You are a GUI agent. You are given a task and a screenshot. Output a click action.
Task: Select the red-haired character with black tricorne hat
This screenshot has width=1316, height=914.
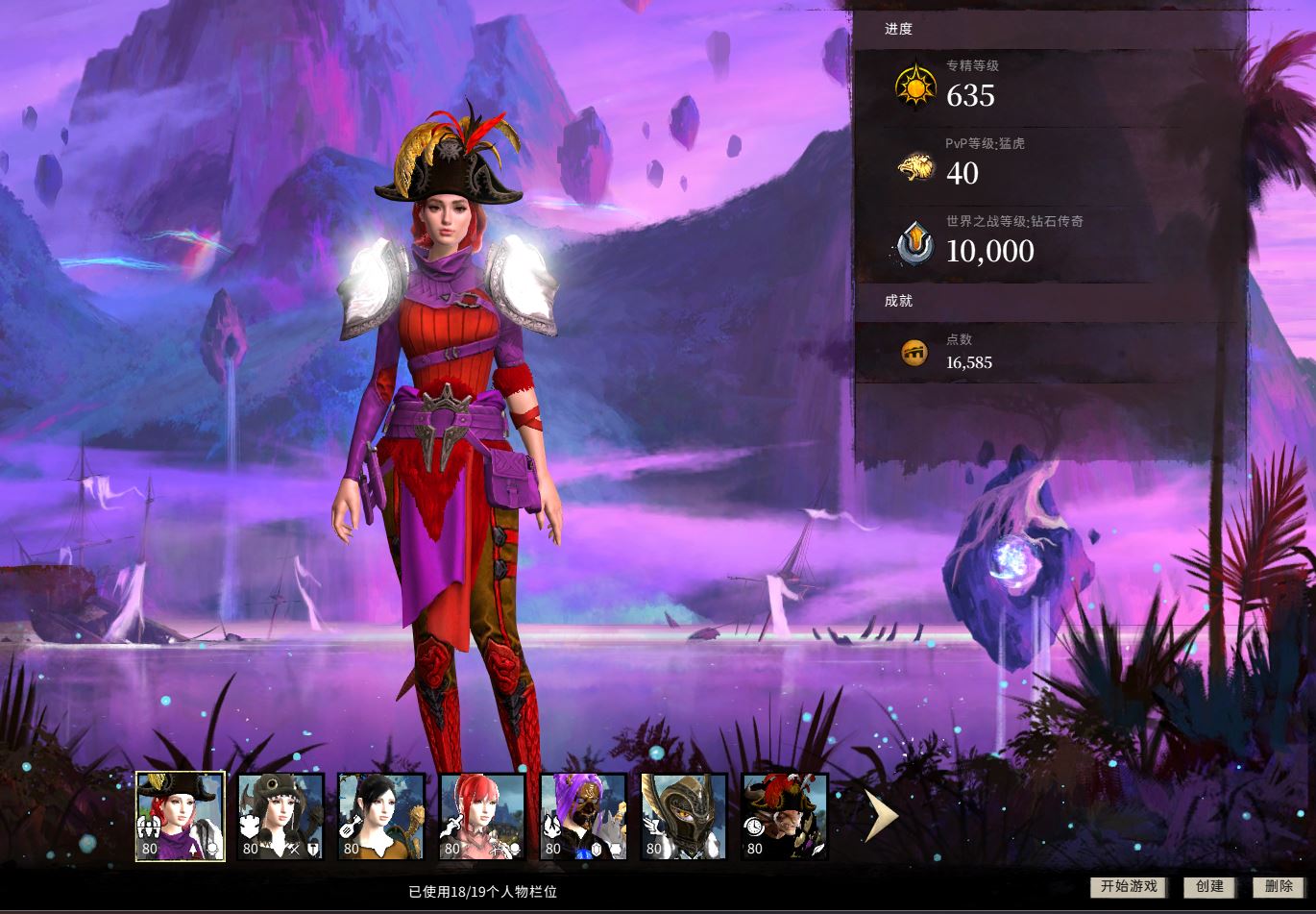click(181, 816)
